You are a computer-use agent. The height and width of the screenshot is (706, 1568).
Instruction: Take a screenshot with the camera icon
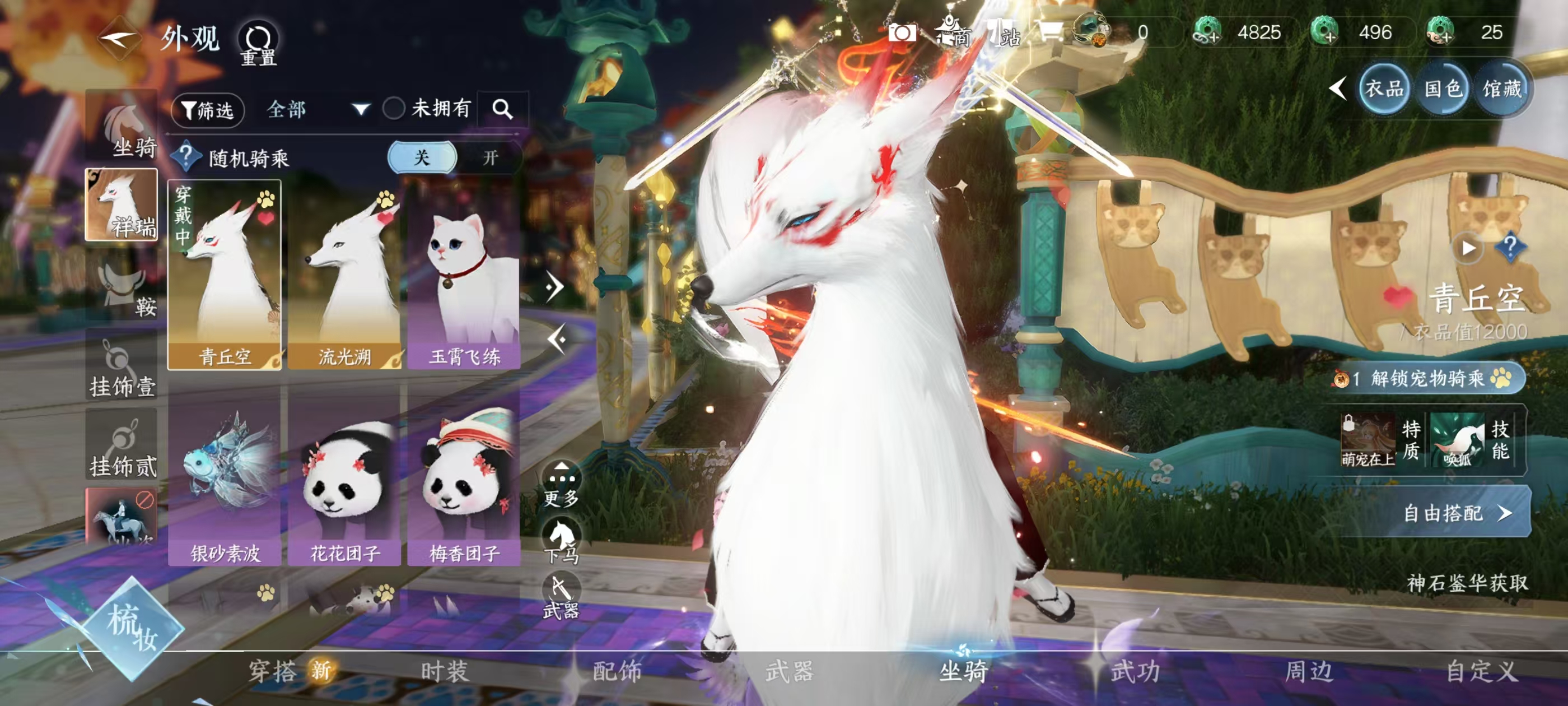click(x=902, y=33)
